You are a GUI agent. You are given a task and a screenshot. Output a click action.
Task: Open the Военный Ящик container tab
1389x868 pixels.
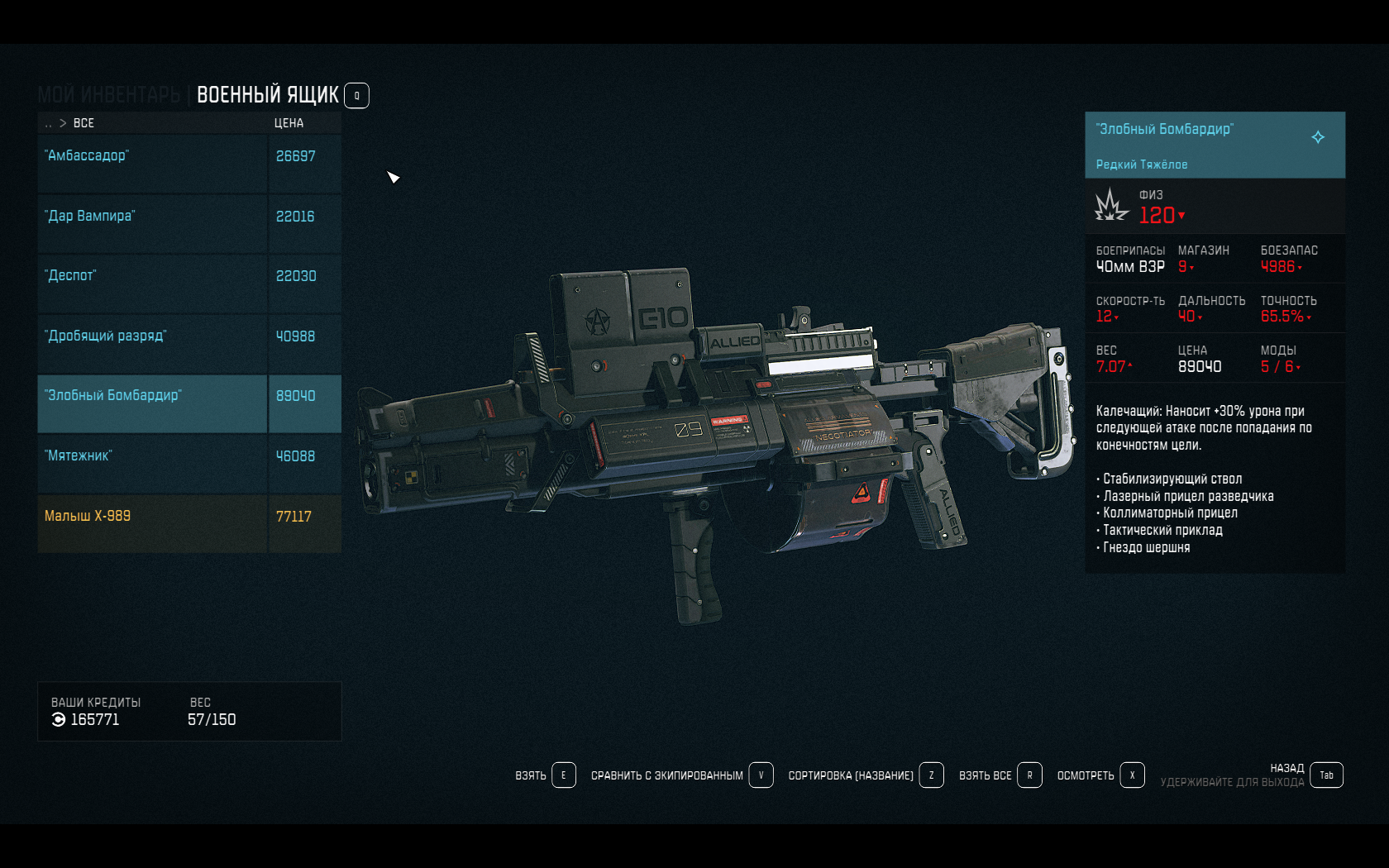pyautogui.click(x=267, y=95)
